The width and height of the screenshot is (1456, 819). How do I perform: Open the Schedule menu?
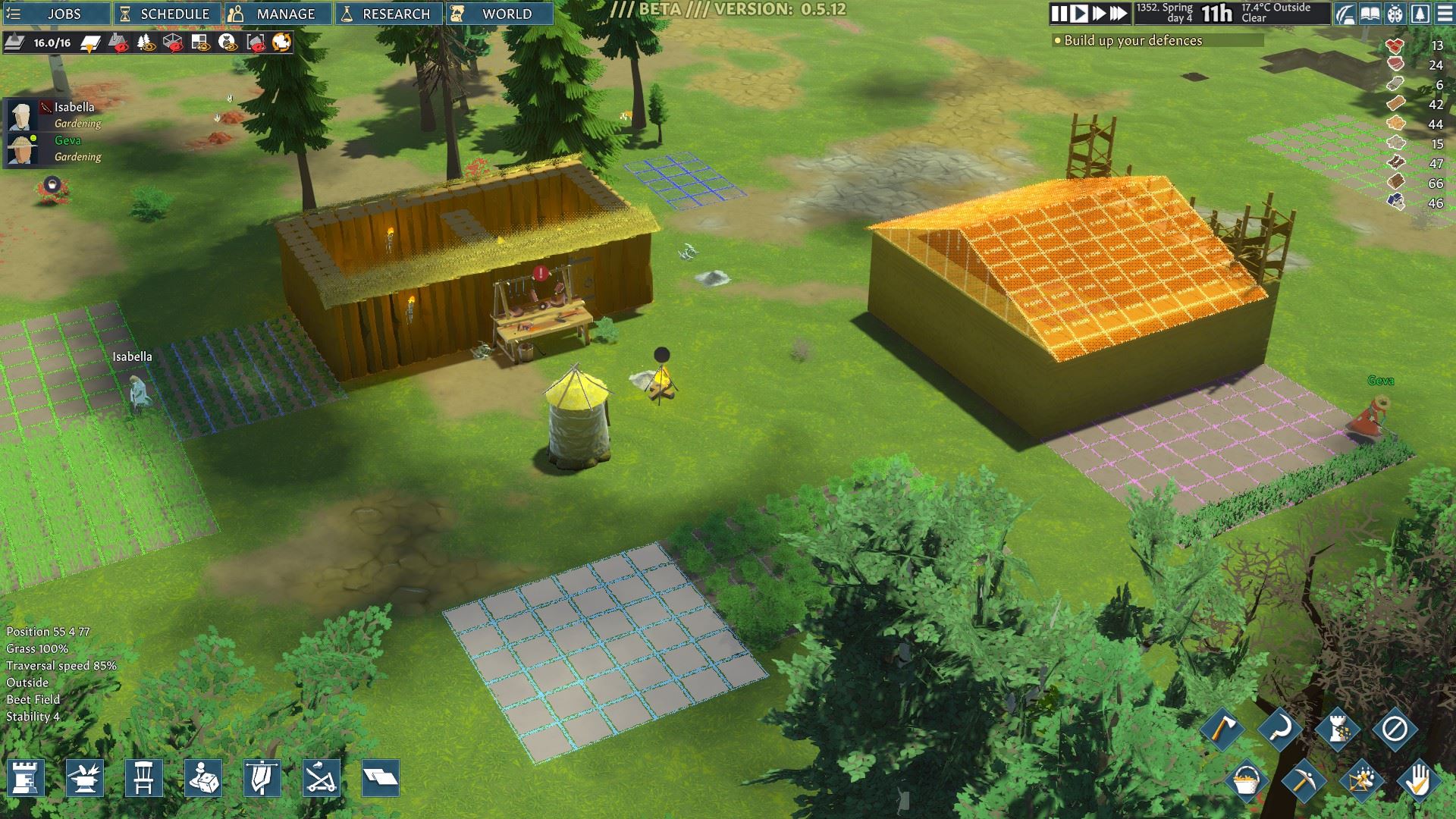click(x=167, y=14)
